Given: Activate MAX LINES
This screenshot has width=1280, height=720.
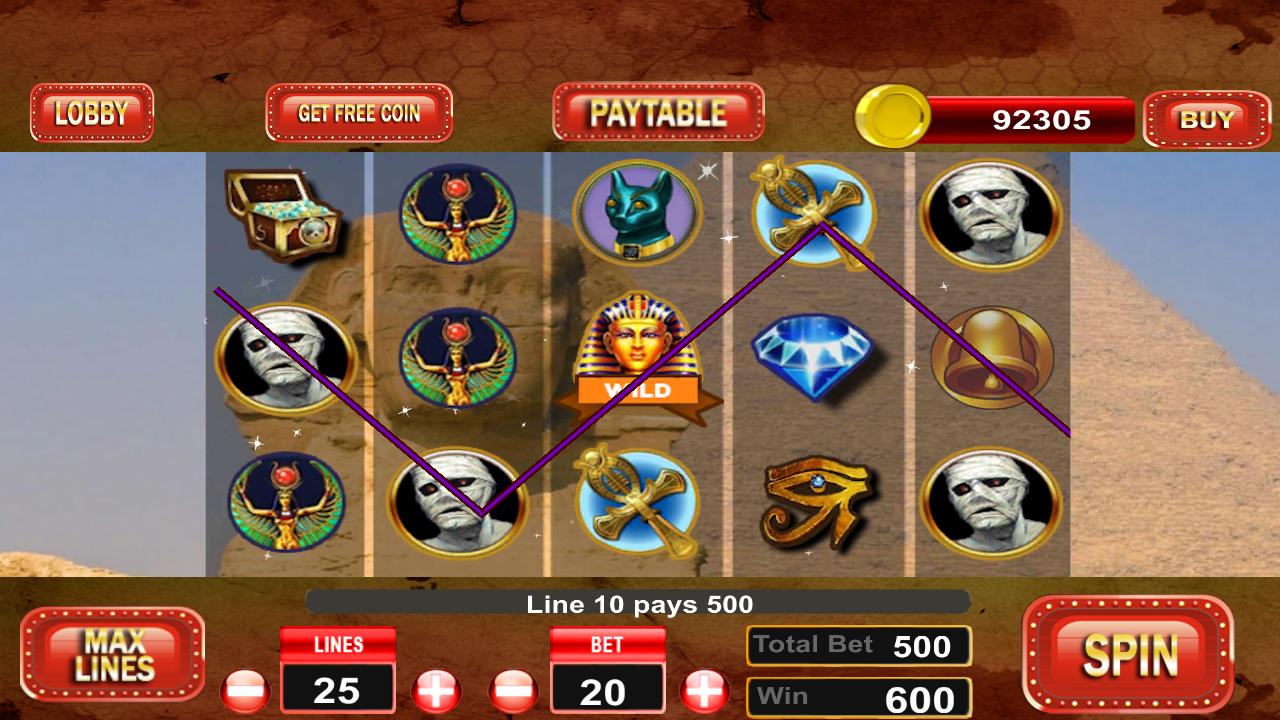Looking at the screenshot, I should click(x=112, y=655).
